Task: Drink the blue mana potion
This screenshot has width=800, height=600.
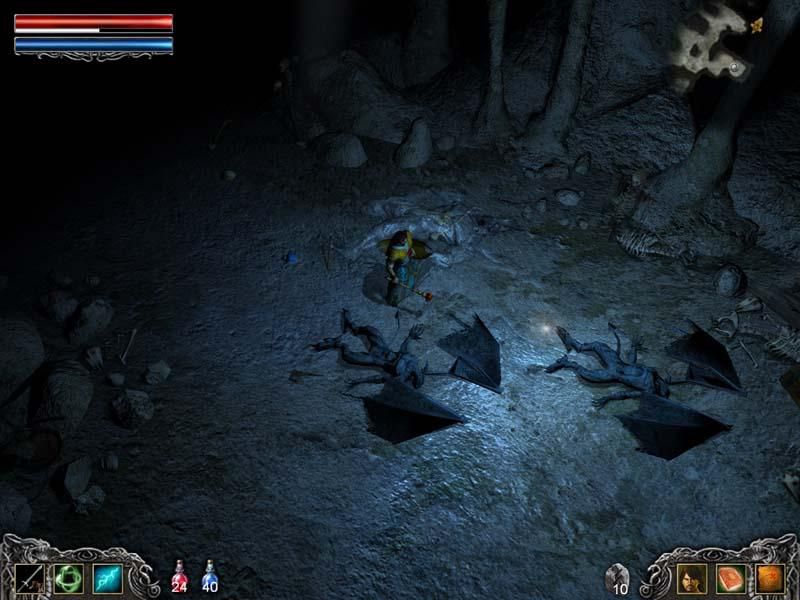Action: point(211,576)
